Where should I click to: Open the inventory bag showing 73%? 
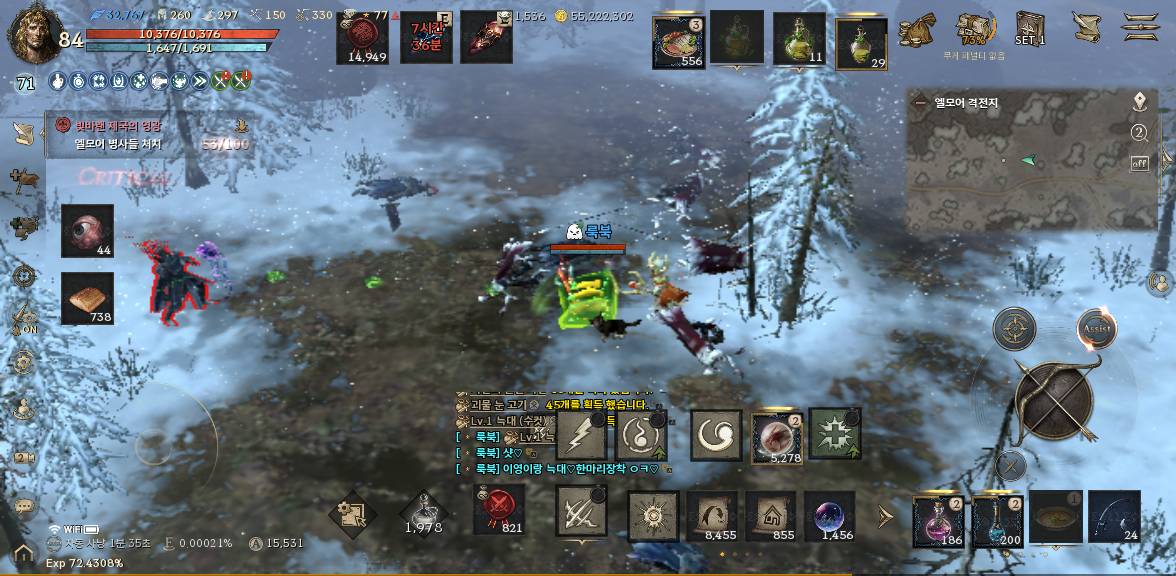(x=975, y=28)
